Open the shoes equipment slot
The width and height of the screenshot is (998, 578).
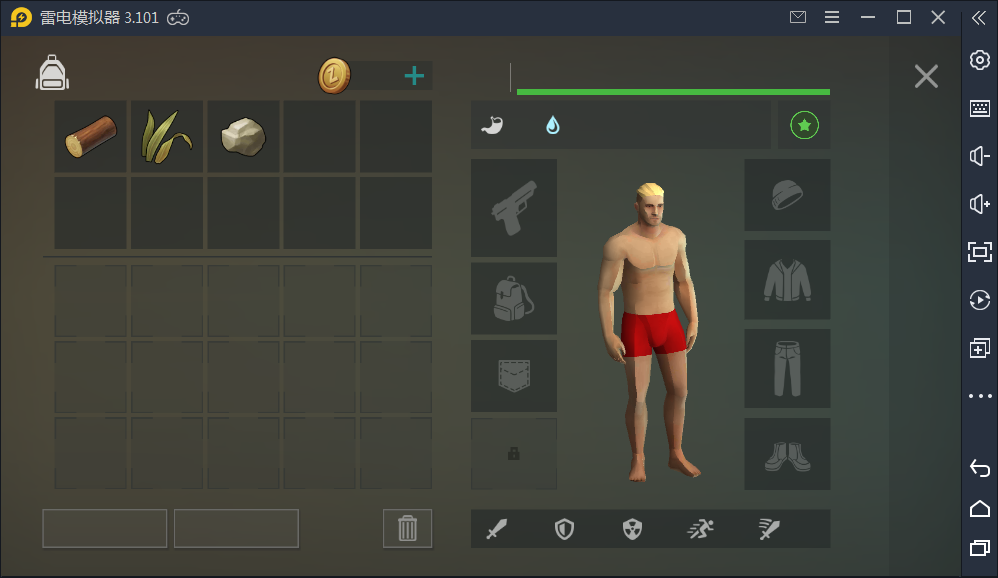pos(787,454)
